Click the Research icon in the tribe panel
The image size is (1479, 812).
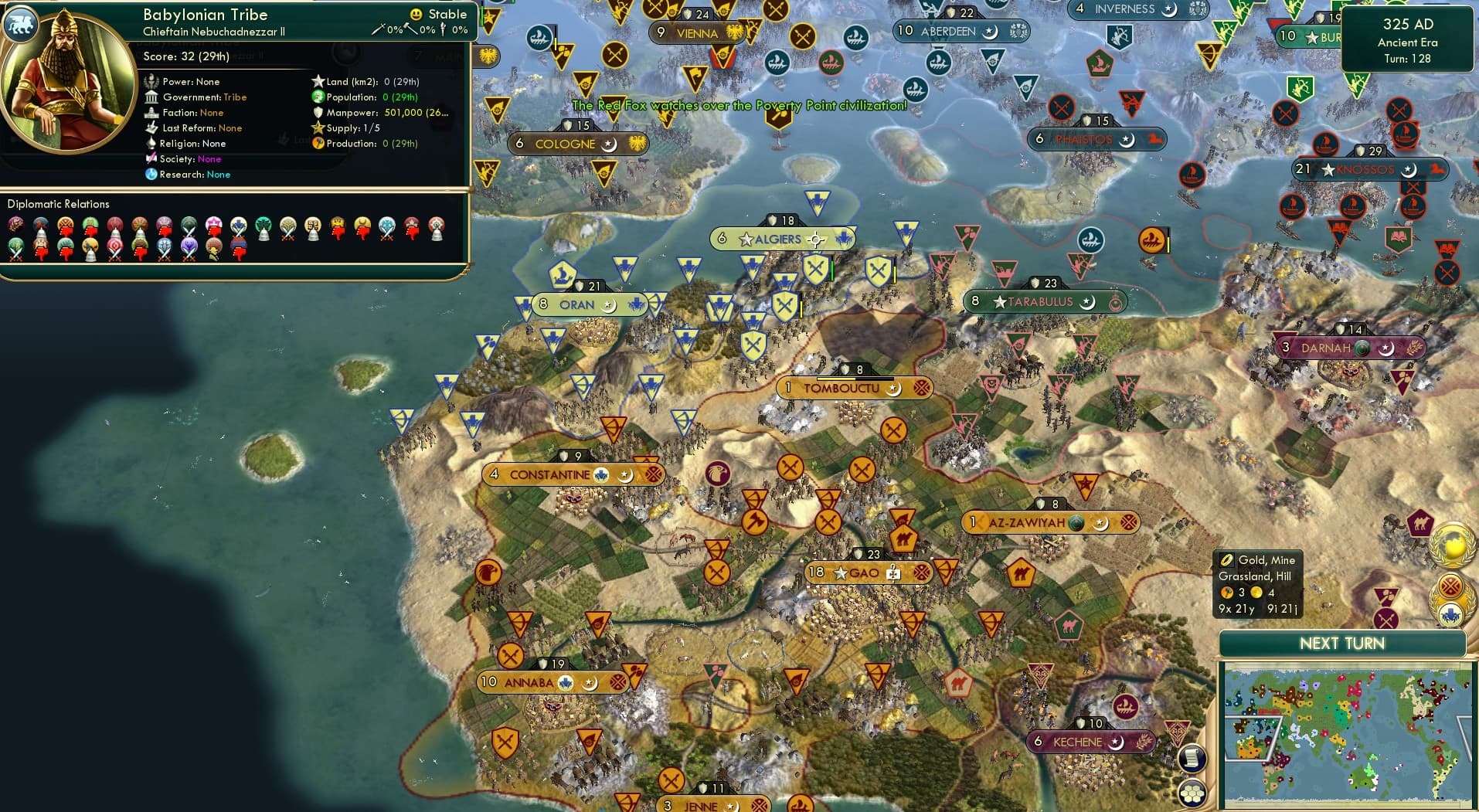(x=152, y=175)
